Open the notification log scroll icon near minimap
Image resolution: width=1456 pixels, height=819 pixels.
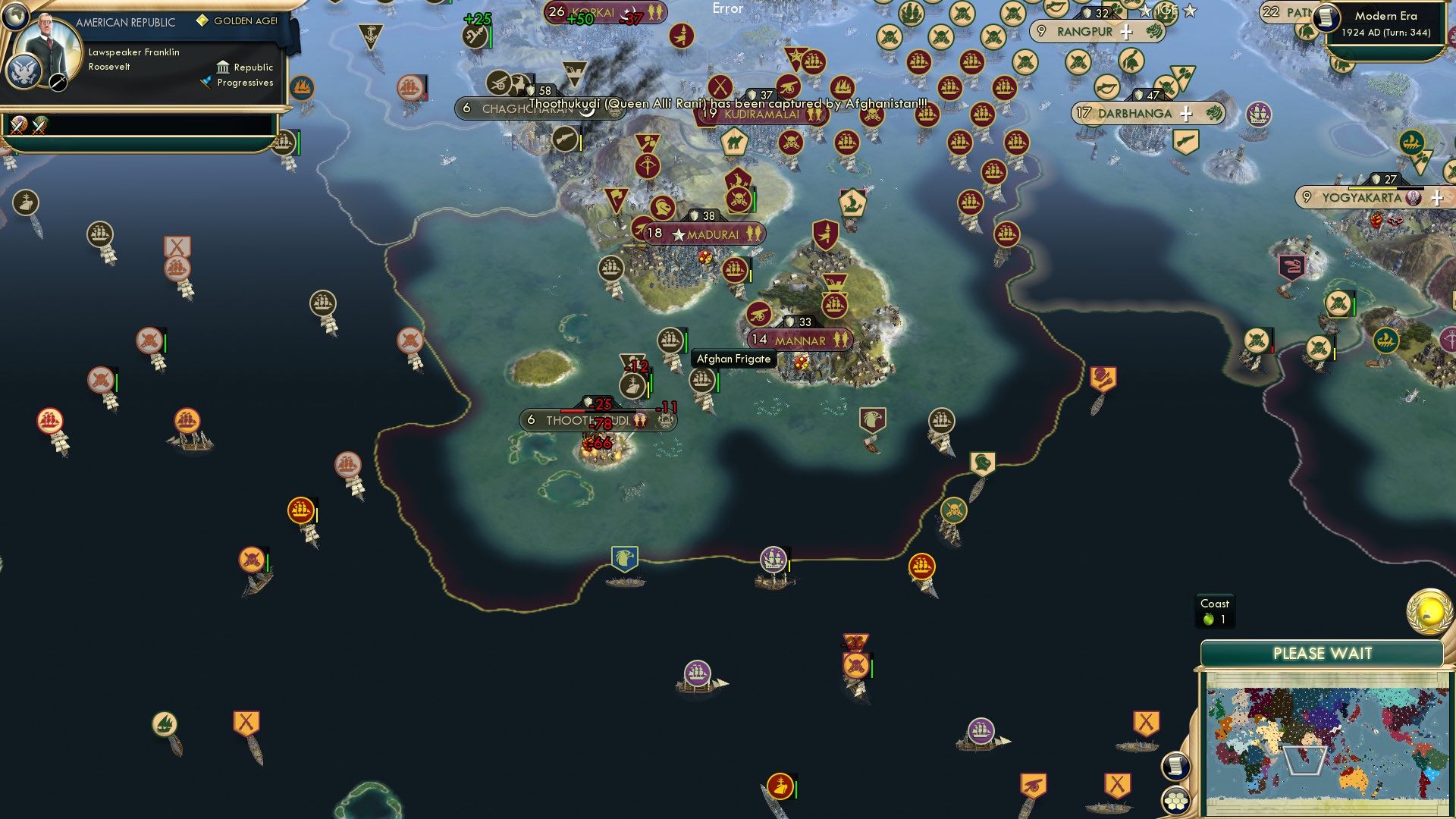1176,765
